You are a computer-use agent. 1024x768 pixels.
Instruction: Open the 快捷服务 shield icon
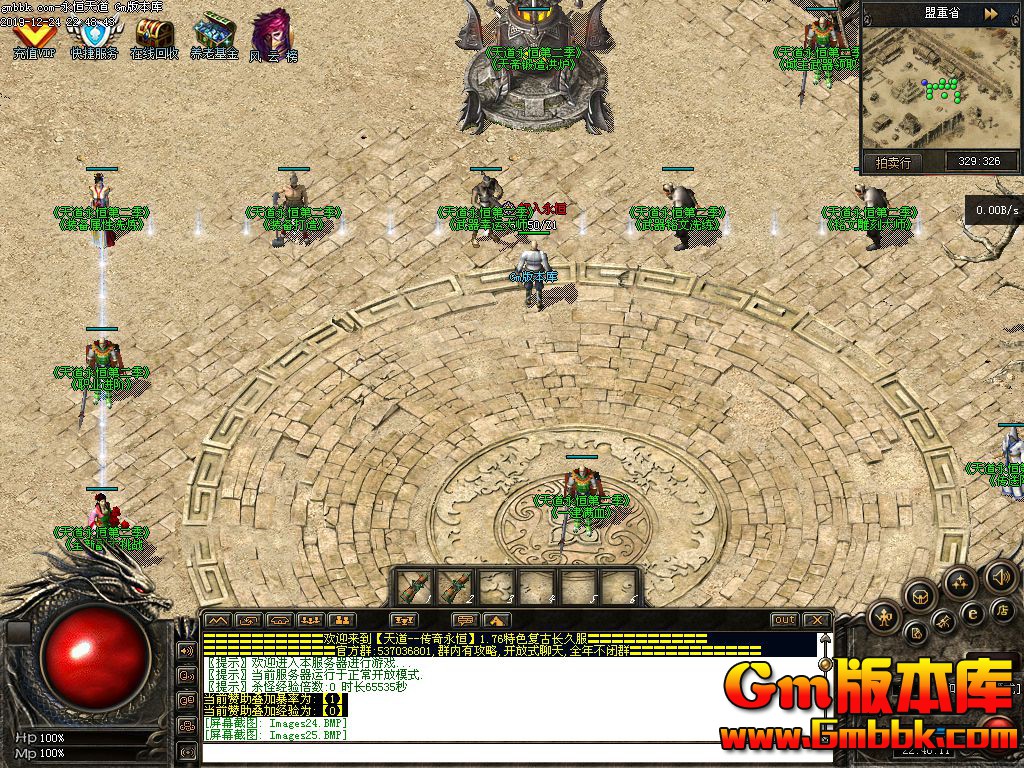pos(93,37)
